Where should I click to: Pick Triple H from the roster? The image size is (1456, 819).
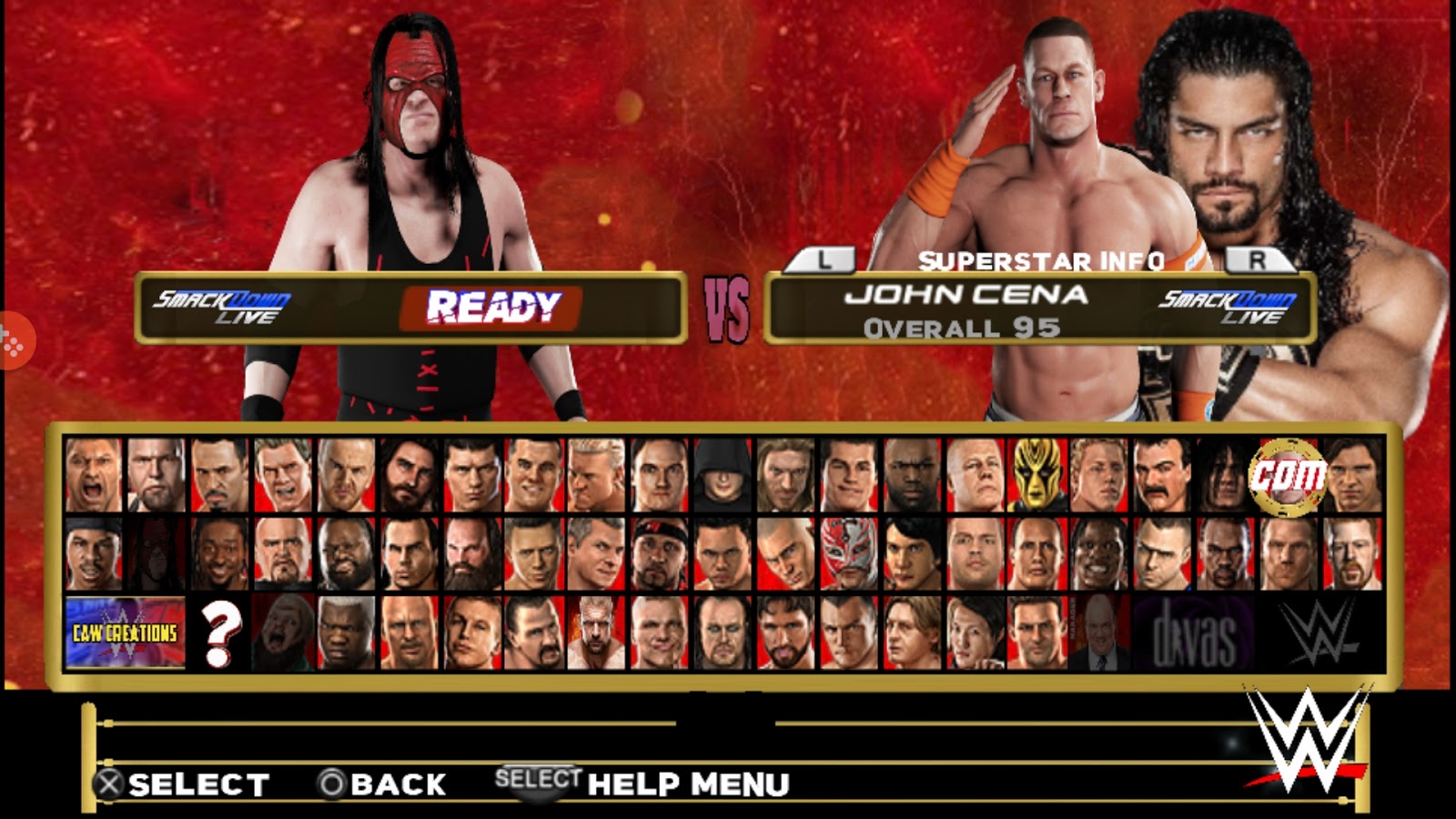click(x=595, y=633)
